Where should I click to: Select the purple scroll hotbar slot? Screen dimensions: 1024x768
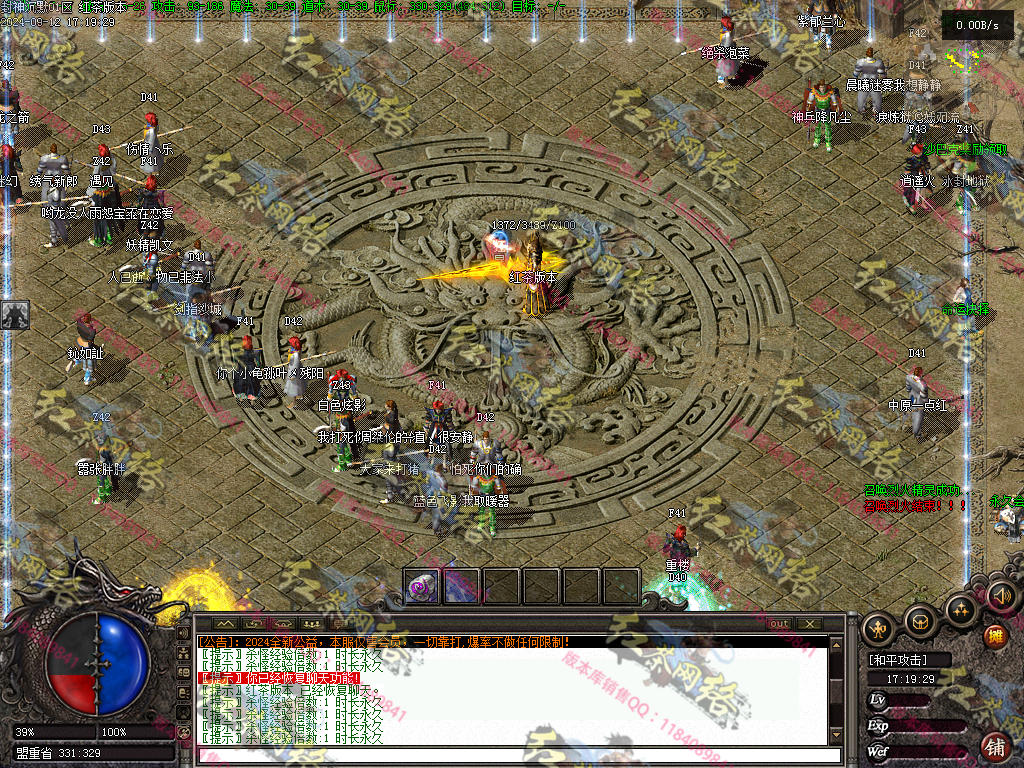pos(421,586)
